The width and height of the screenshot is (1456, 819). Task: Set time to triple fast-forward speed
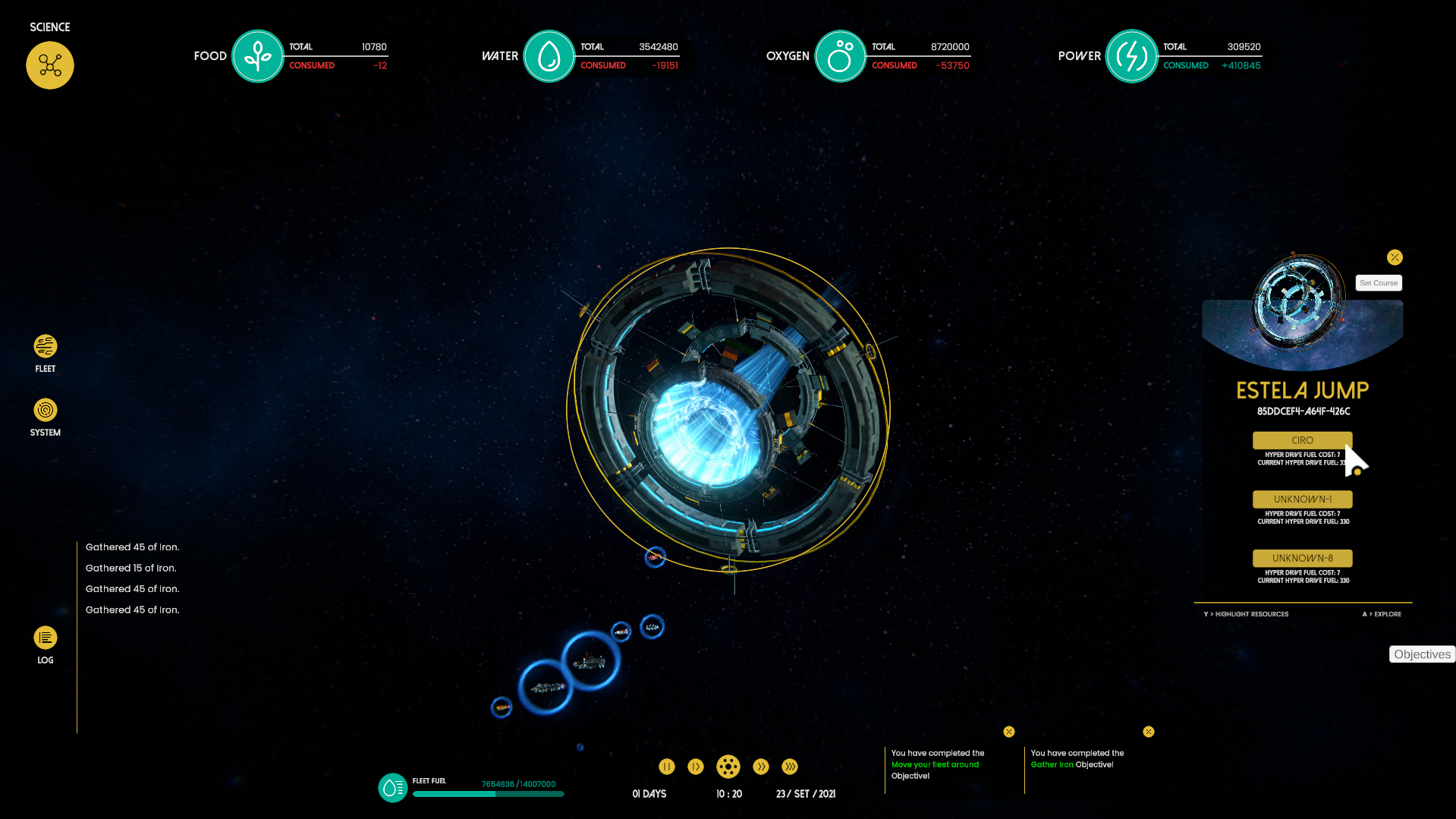[790, 767]
